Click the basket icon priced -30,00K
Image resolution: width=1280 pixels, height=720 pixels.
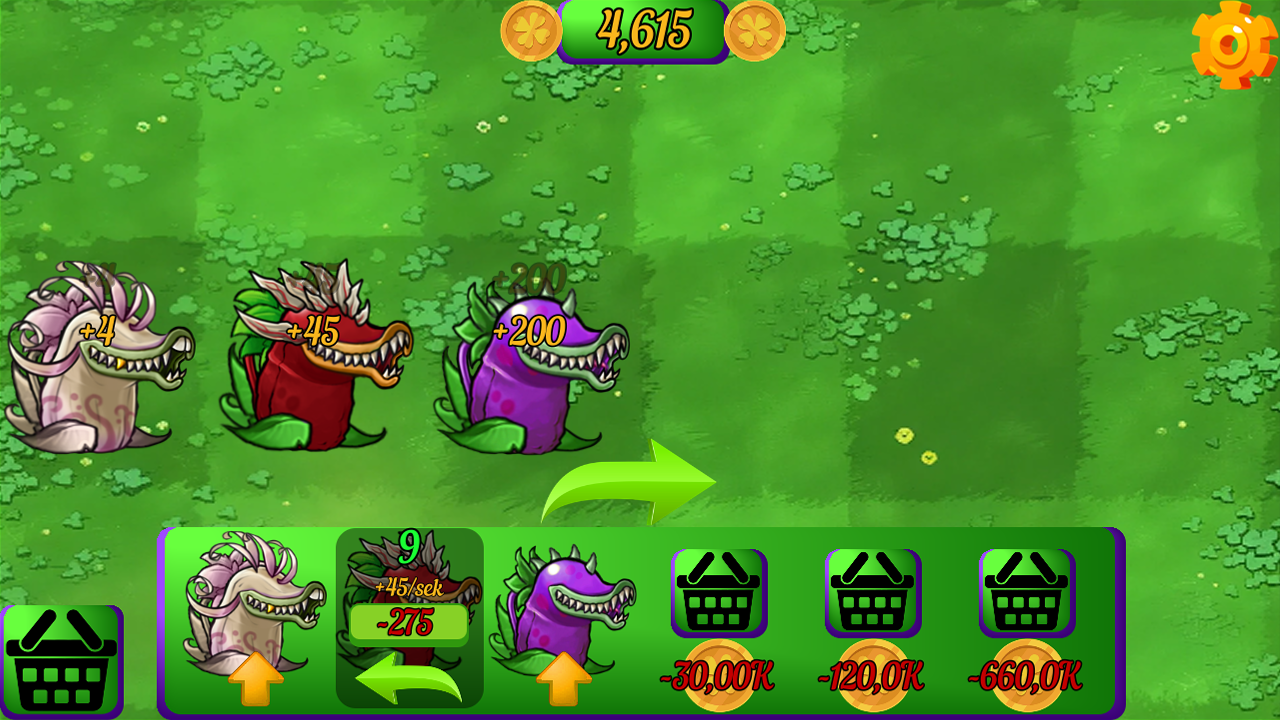(718, 593)
